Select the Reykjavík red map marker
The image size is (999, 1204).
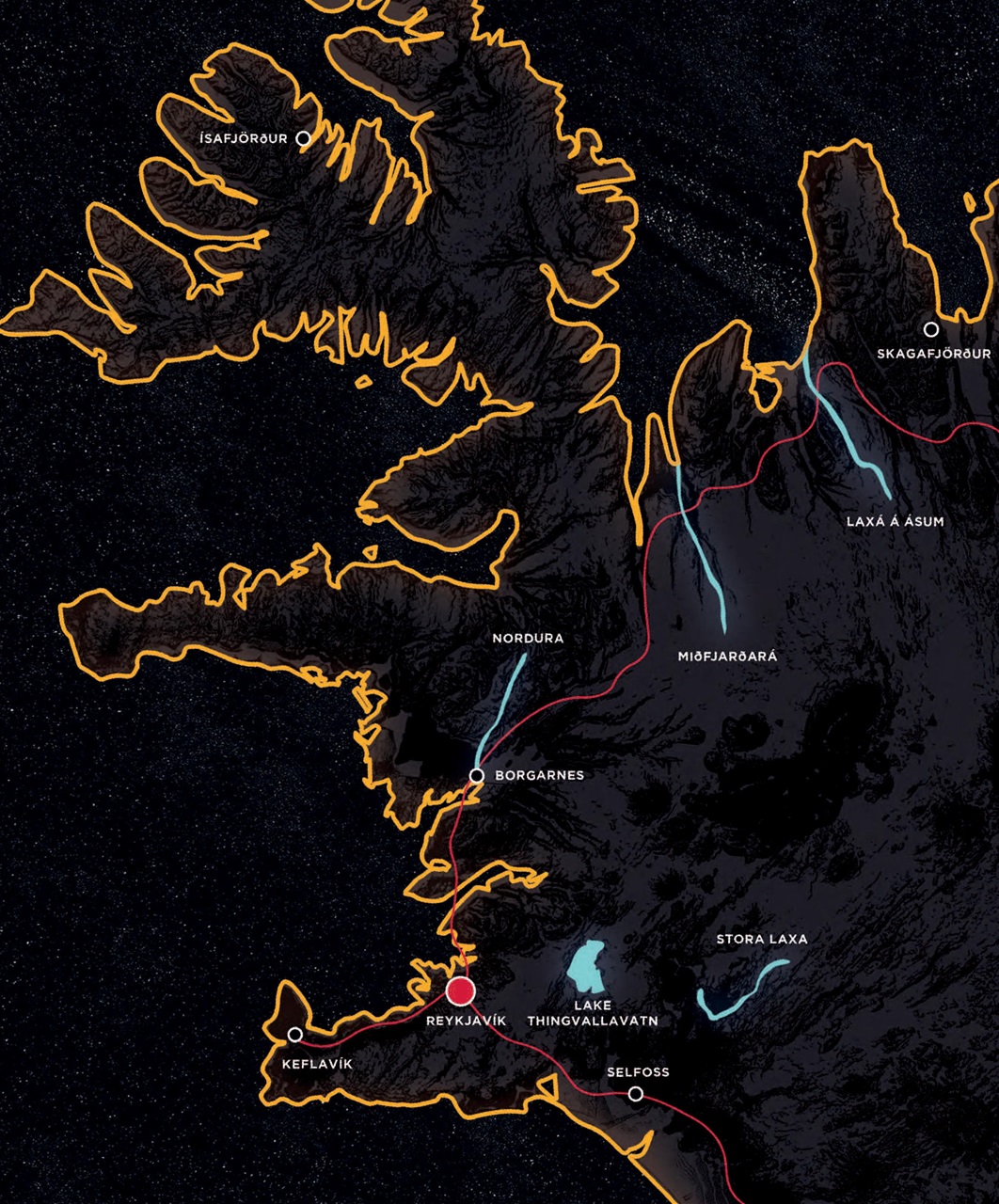click(x=460, y=991)
